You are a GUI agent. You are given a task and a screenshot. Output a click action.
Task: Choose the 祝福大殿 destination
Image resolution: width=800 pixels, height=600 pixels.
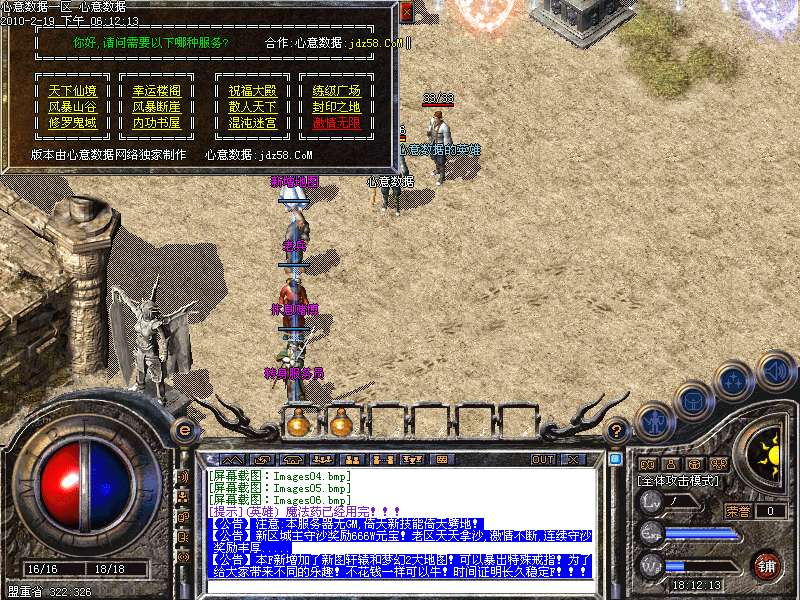[252, 91]
